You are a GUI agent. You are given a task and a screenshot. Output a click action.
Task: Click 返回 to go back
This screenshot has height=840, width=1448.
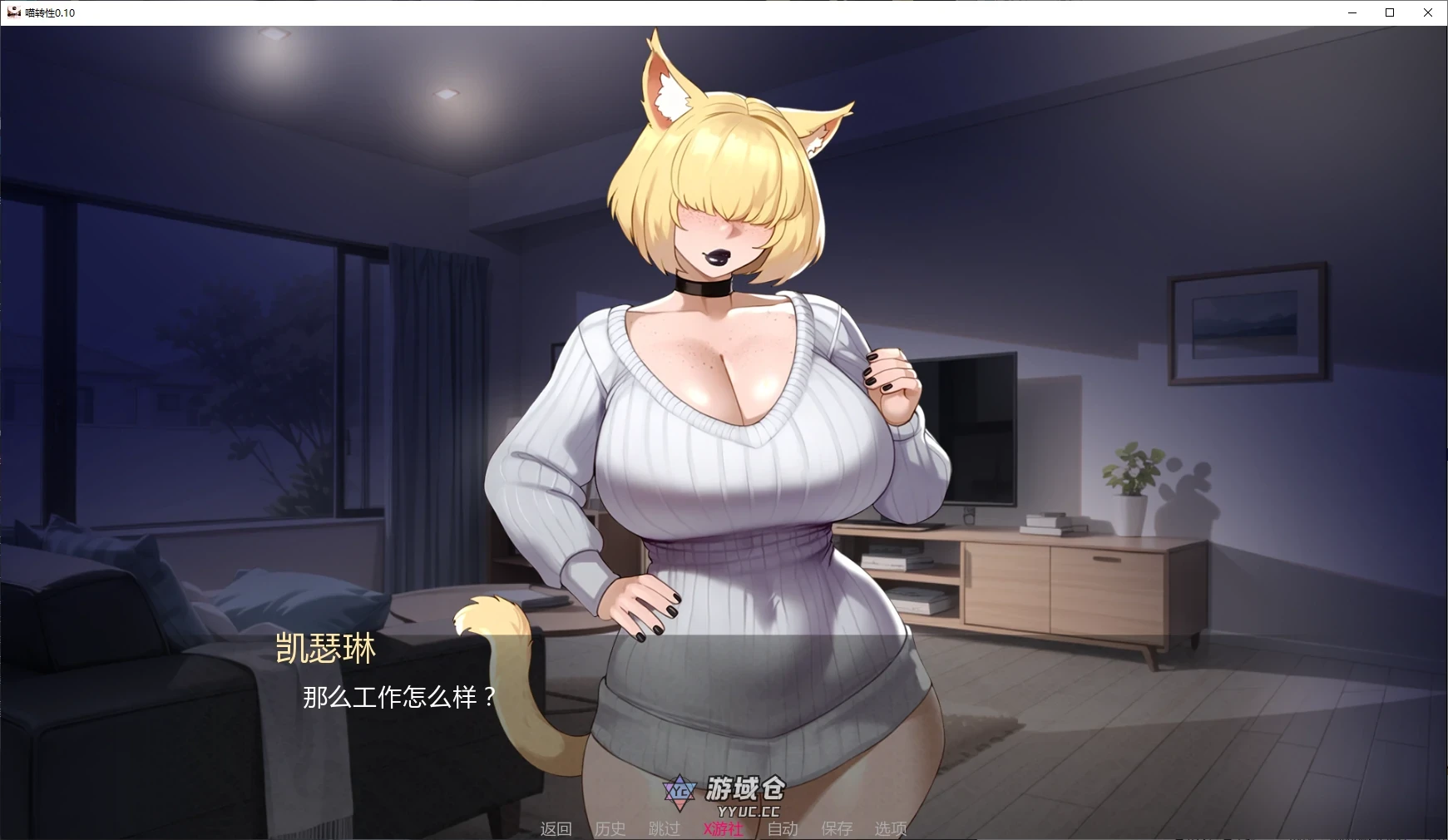pos(557,828)
